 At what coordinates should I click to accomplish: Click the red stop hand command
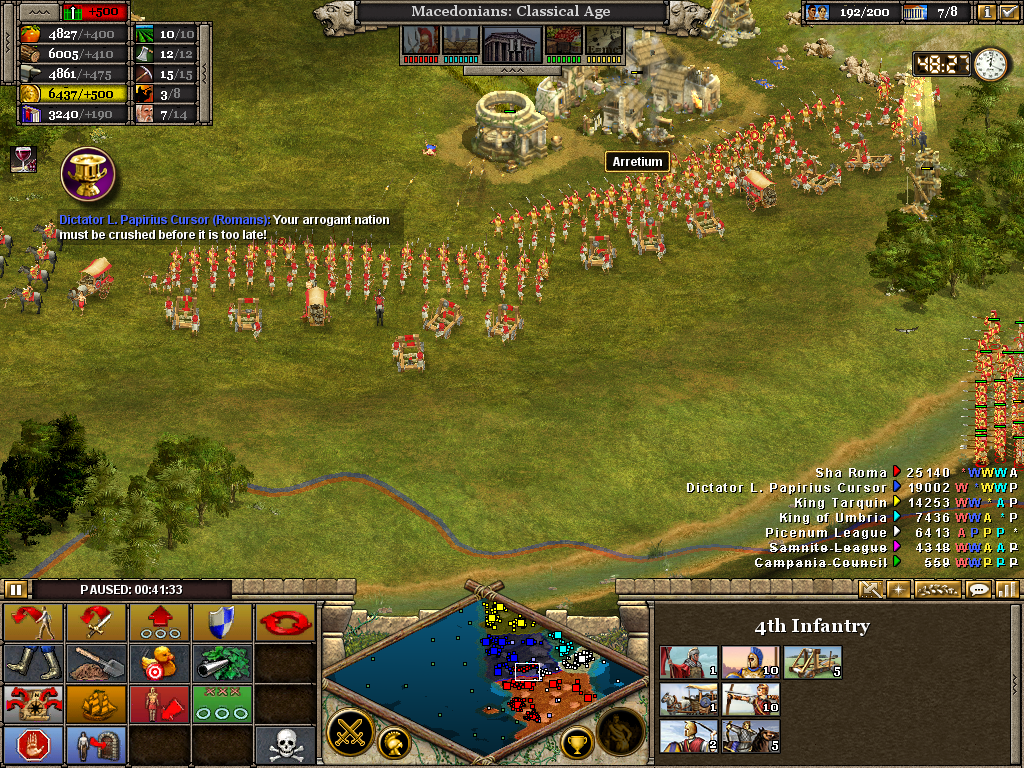(34, 742)
